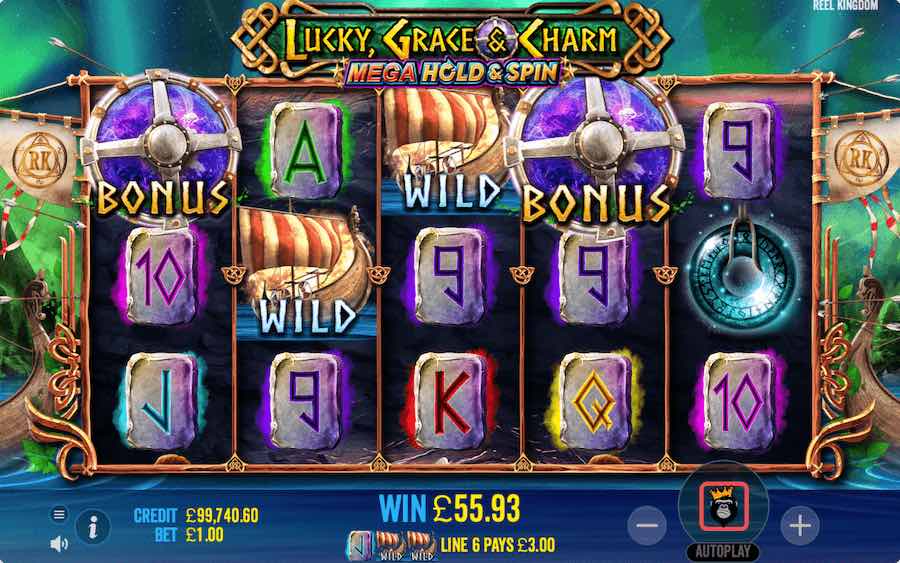This screenshot has height=563, width=900.
Task: Decrease the bet with the minus button
Action: point(647,524)
